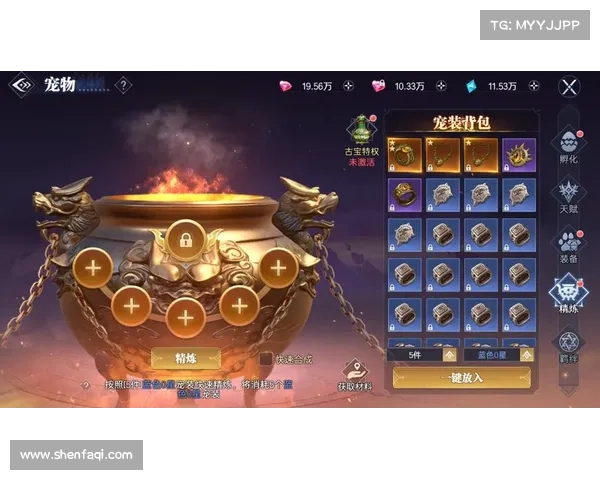Toggle the 快速合成 checkbox

pyautogui.click(x=266, y=358)
